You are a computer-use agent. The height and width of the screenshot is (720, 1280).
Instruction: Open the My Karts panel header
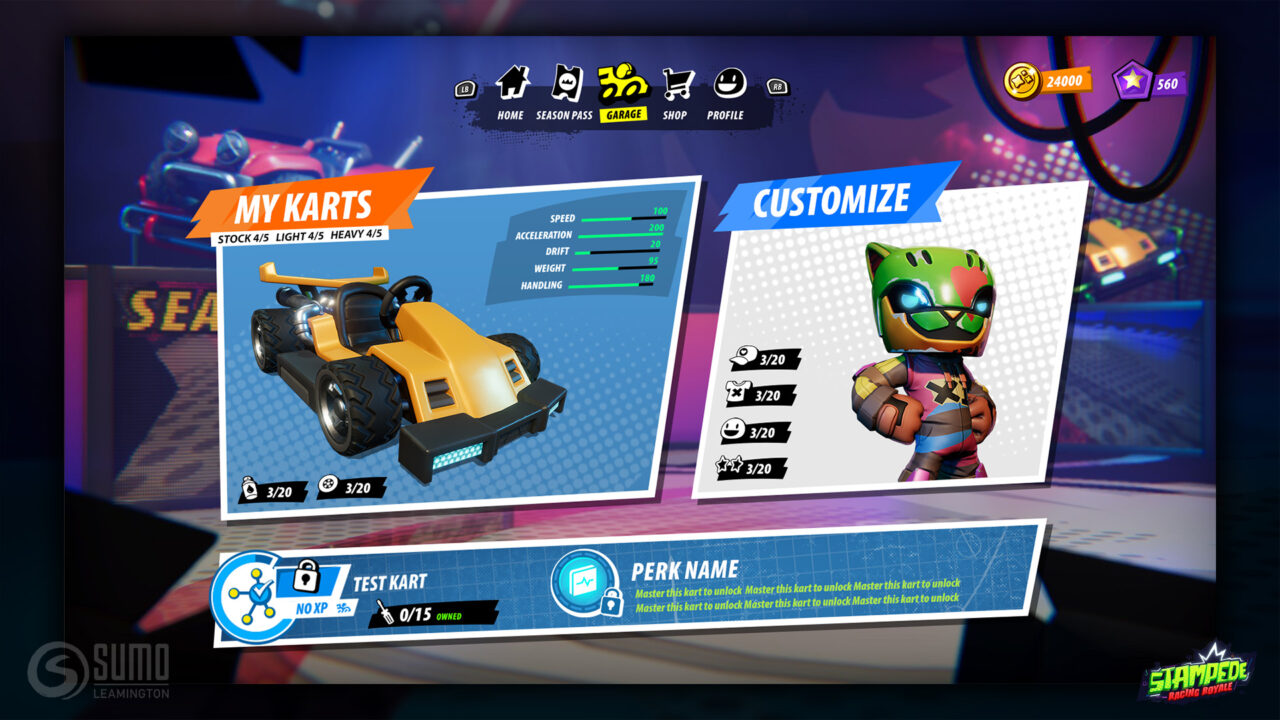[x=303, y=208]
